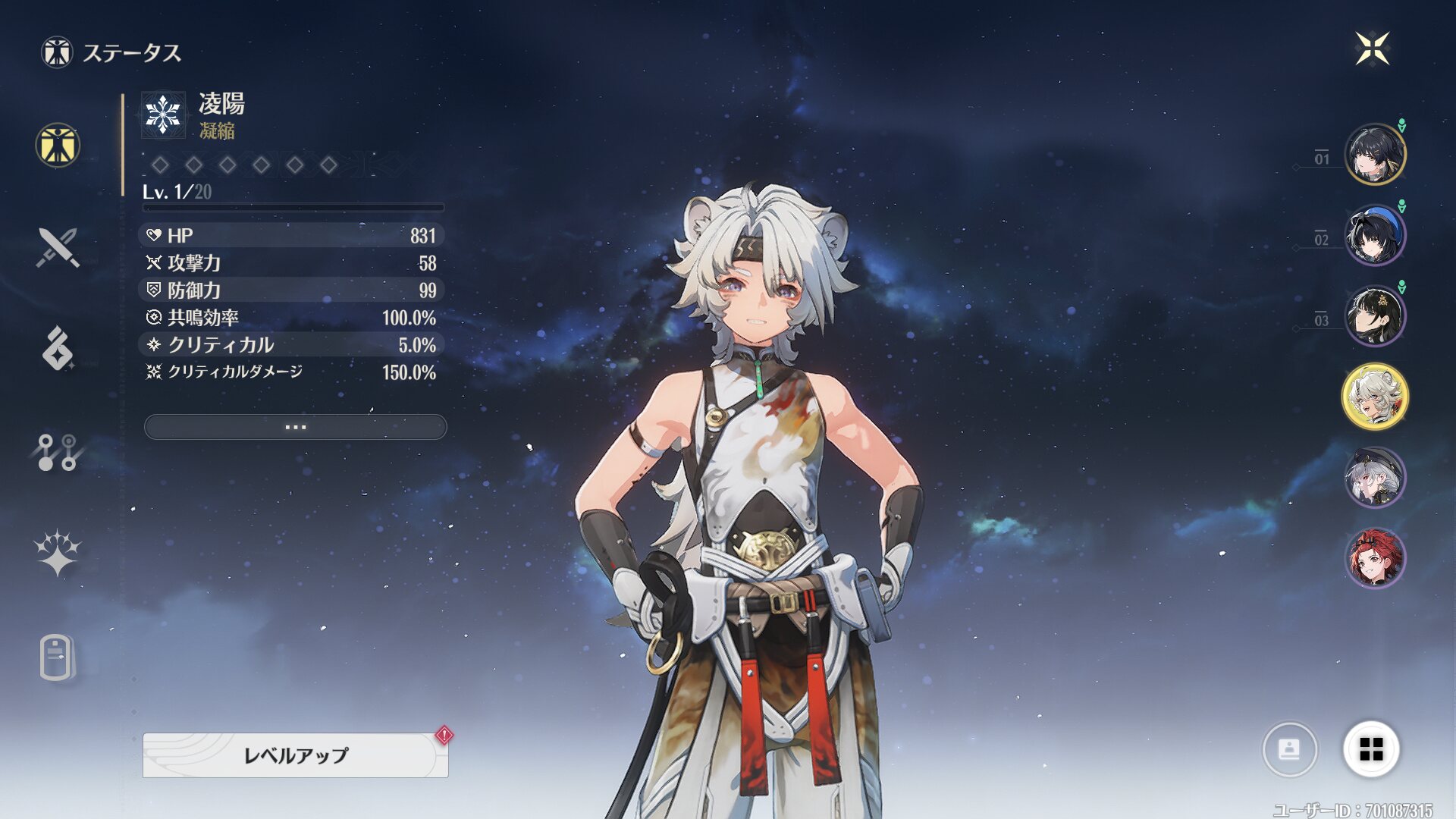
Task: Close the status screen with the X
Action: [x=1372, y=49]
